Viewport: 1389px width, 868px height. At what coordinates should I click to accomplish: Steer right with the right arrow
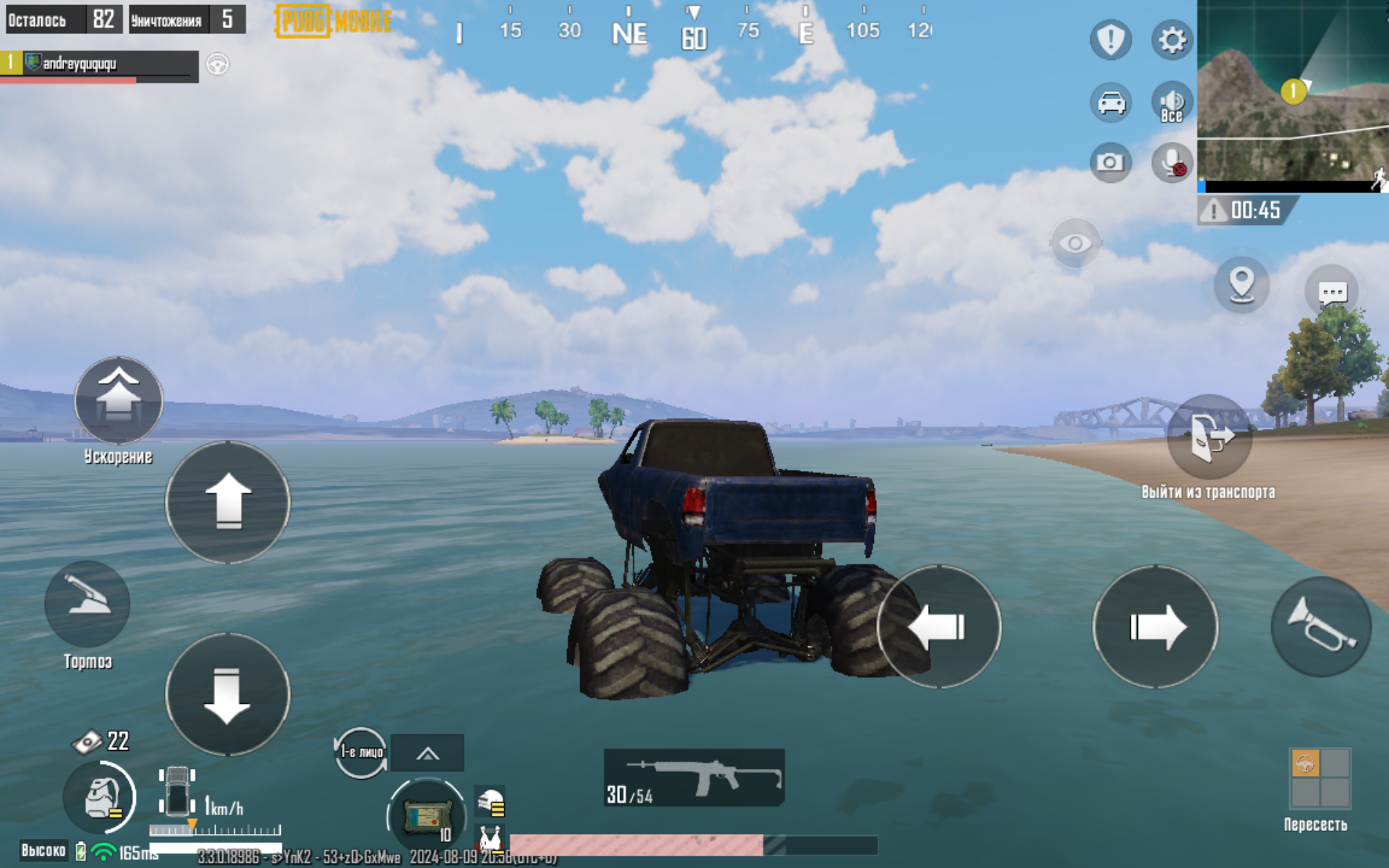1155,627
